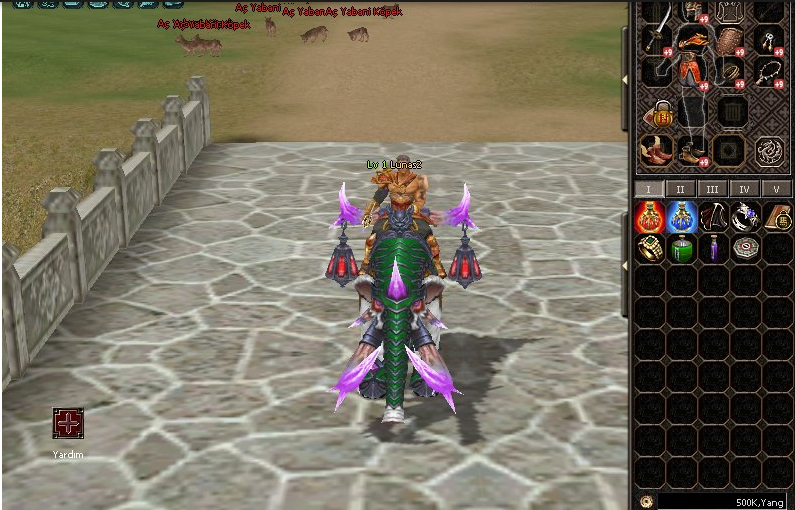Choose the golden item in second inventory row

coord(650,248)
